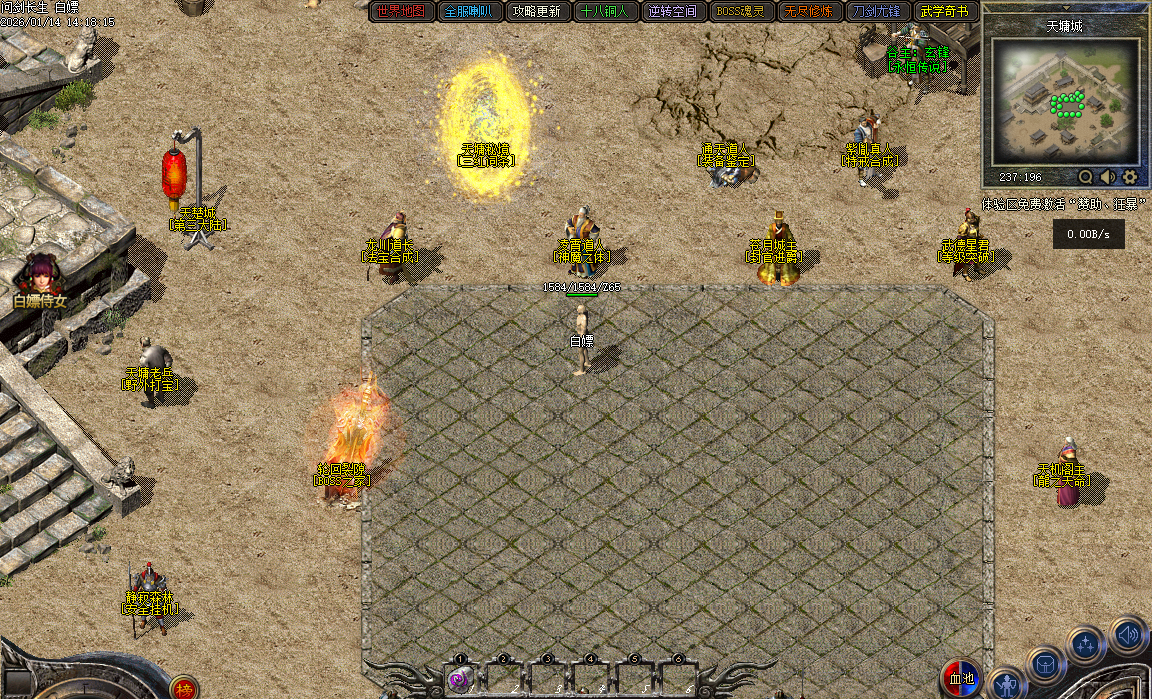
Task: Select the 十八铜人 button
Action: pyautogui.click(x=604, y=12)
